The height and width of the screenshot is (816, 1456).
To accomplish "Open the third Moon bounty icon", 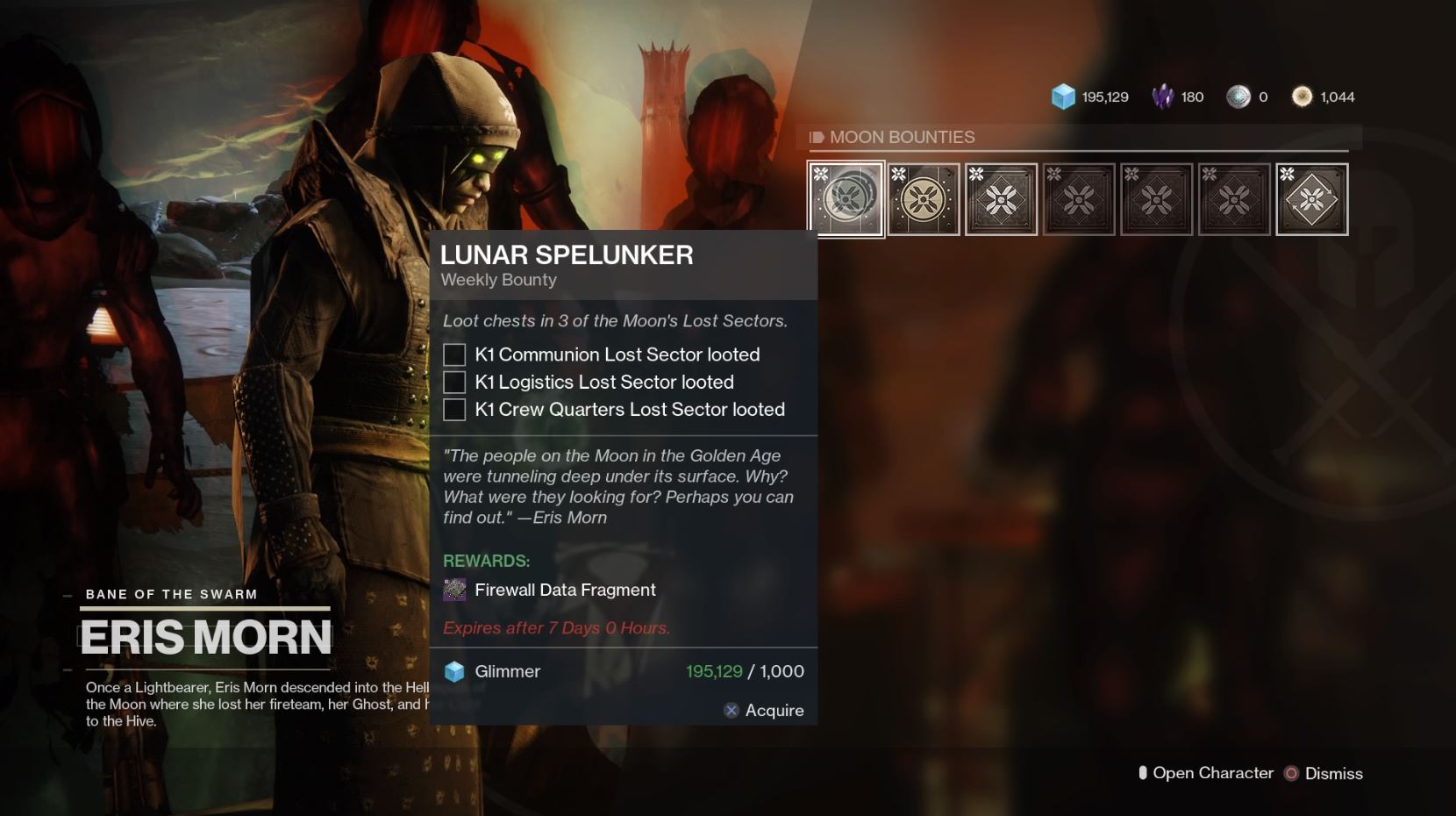I will (1001, 198).
